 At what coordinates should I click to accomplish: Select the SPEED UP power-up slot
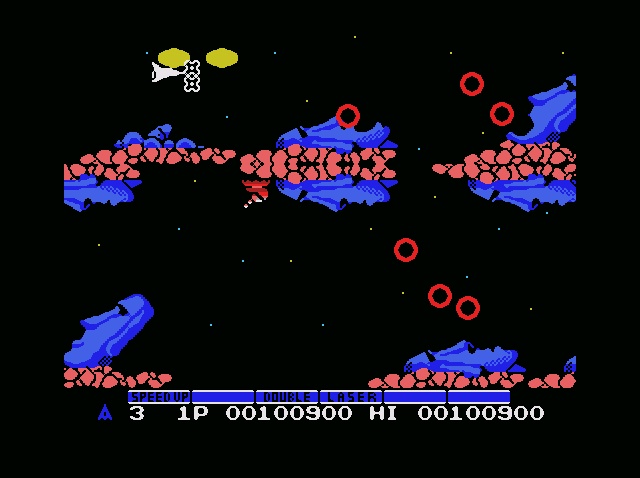pyautogui.click(x=159, y=397)
